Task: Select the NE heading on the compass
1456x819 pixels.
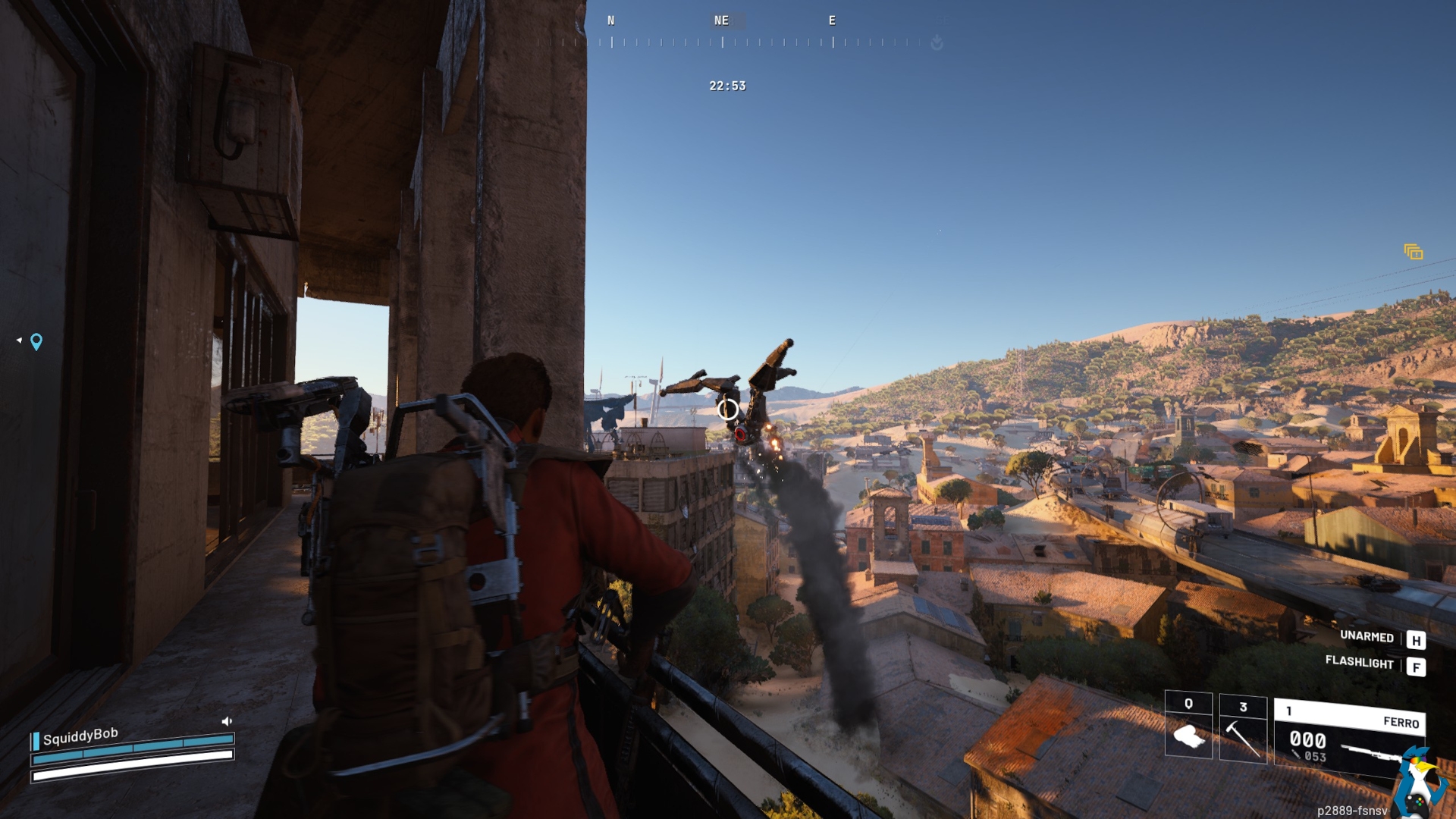Action: 721,20
